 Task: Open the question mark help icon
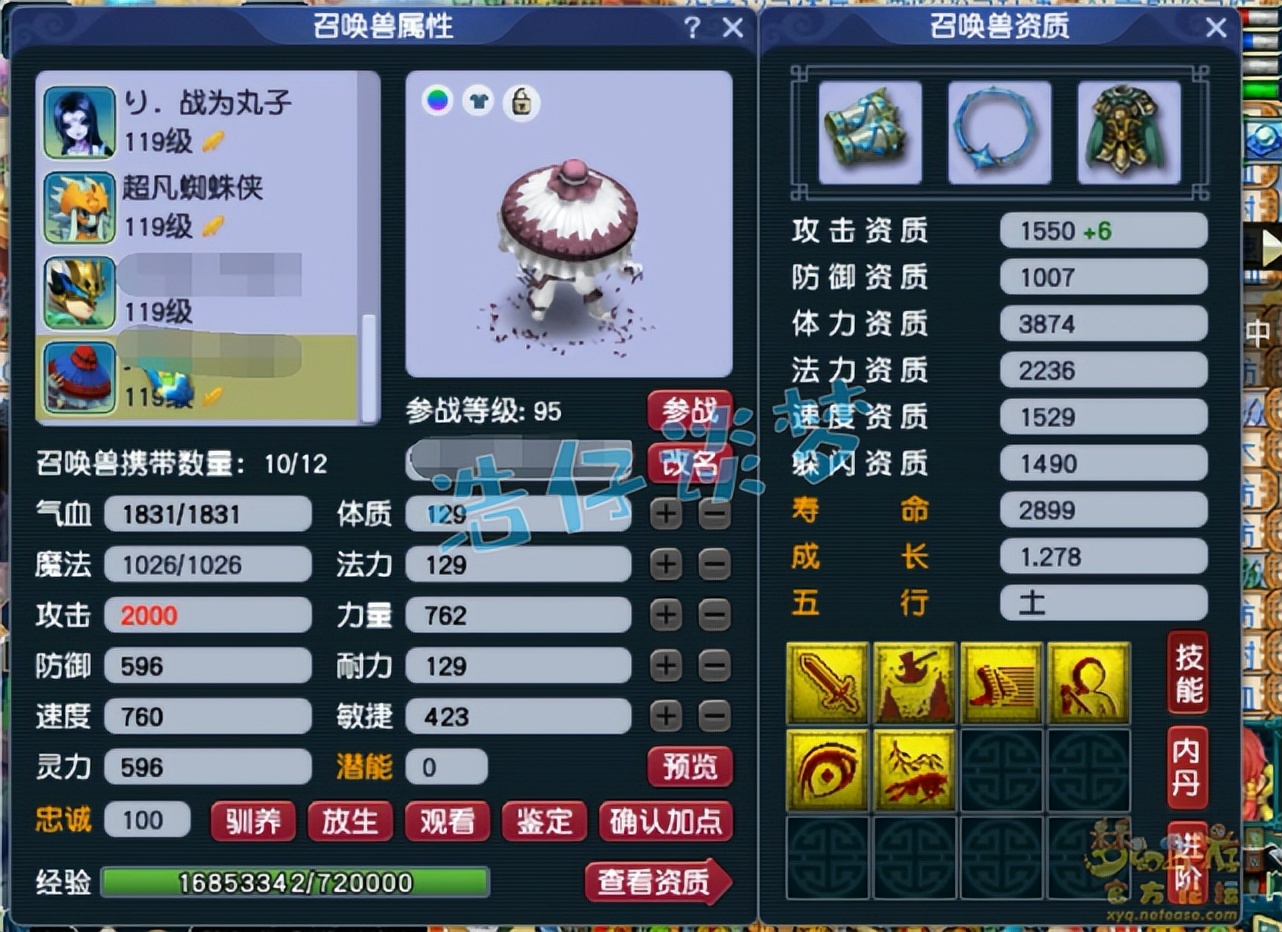pyautogui.click(x=692, y=28)
